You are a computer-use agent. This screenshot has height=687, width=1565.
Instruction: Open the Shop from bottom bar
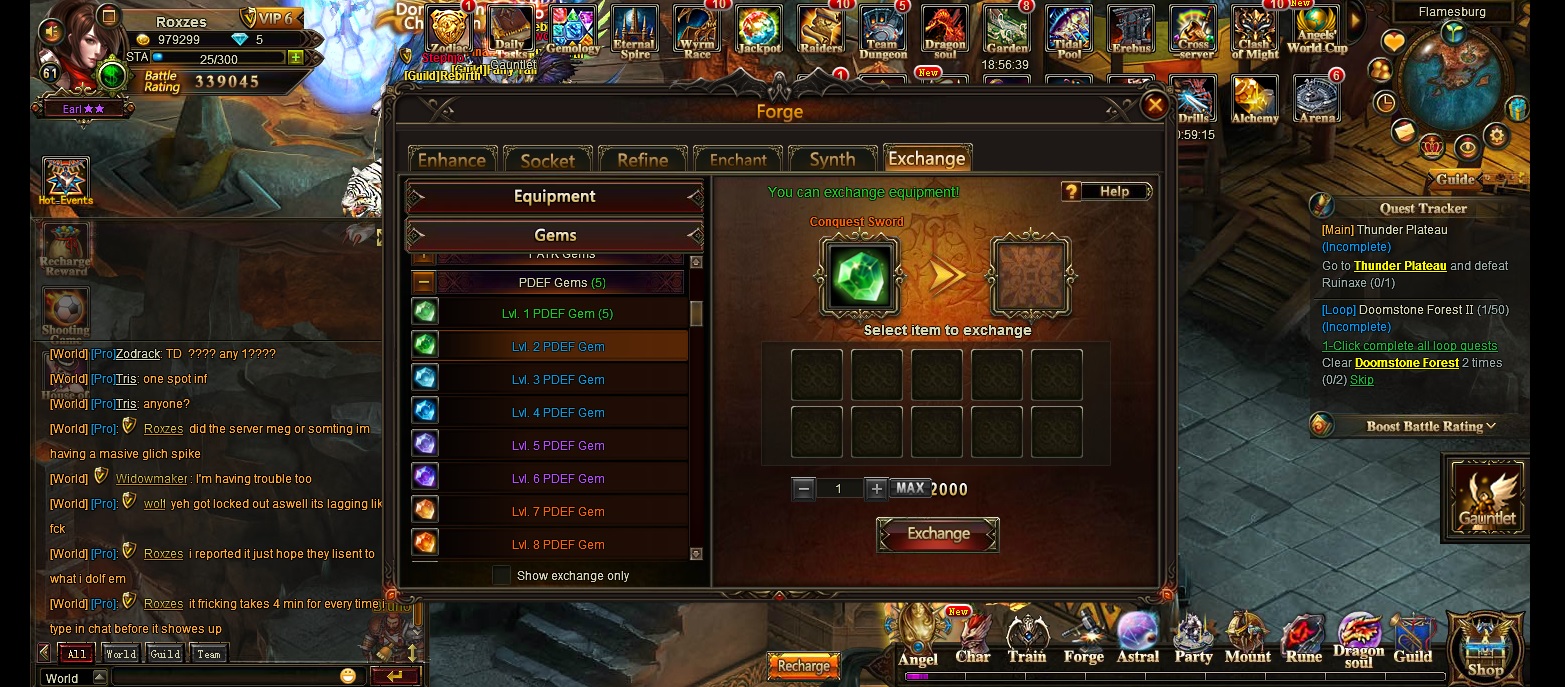(x=1485, y=647)
